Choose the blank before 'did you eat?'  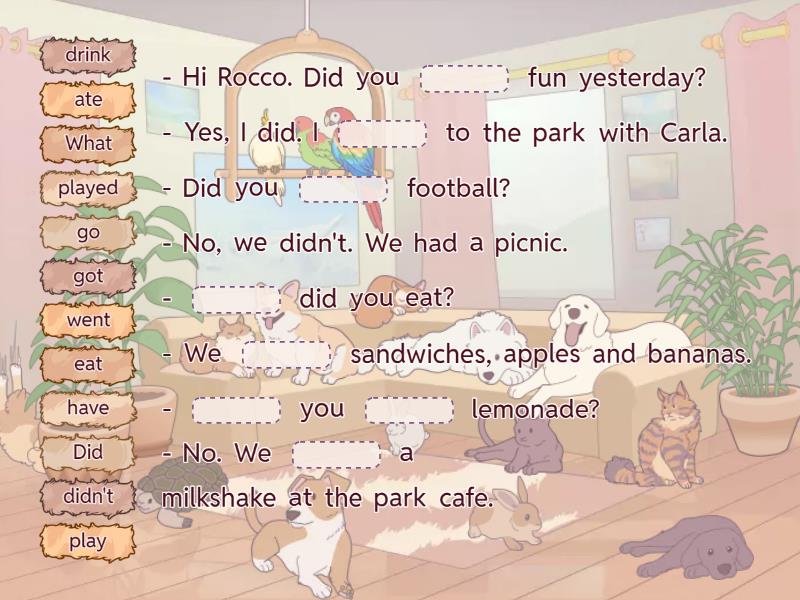236,299
